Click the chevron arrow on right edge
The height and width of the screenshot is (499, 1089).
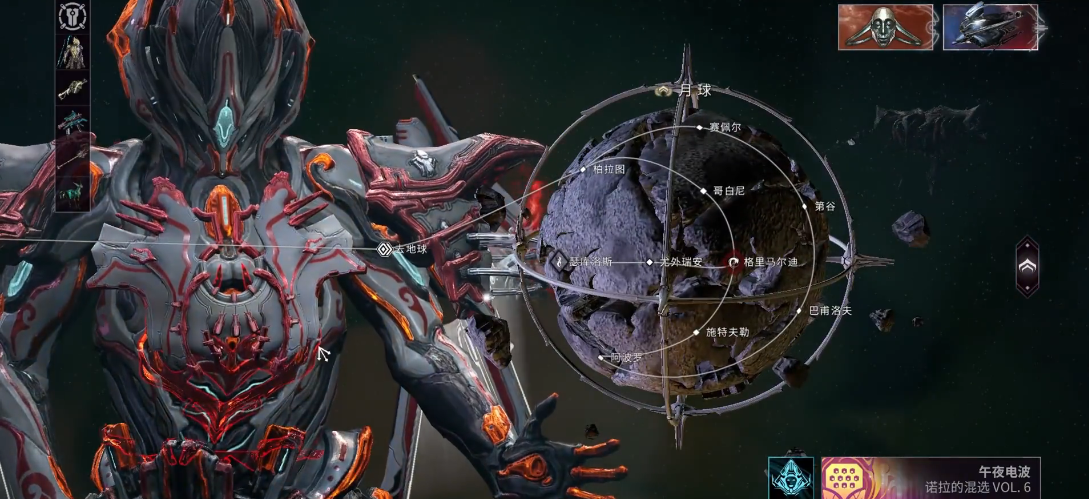1027,266
